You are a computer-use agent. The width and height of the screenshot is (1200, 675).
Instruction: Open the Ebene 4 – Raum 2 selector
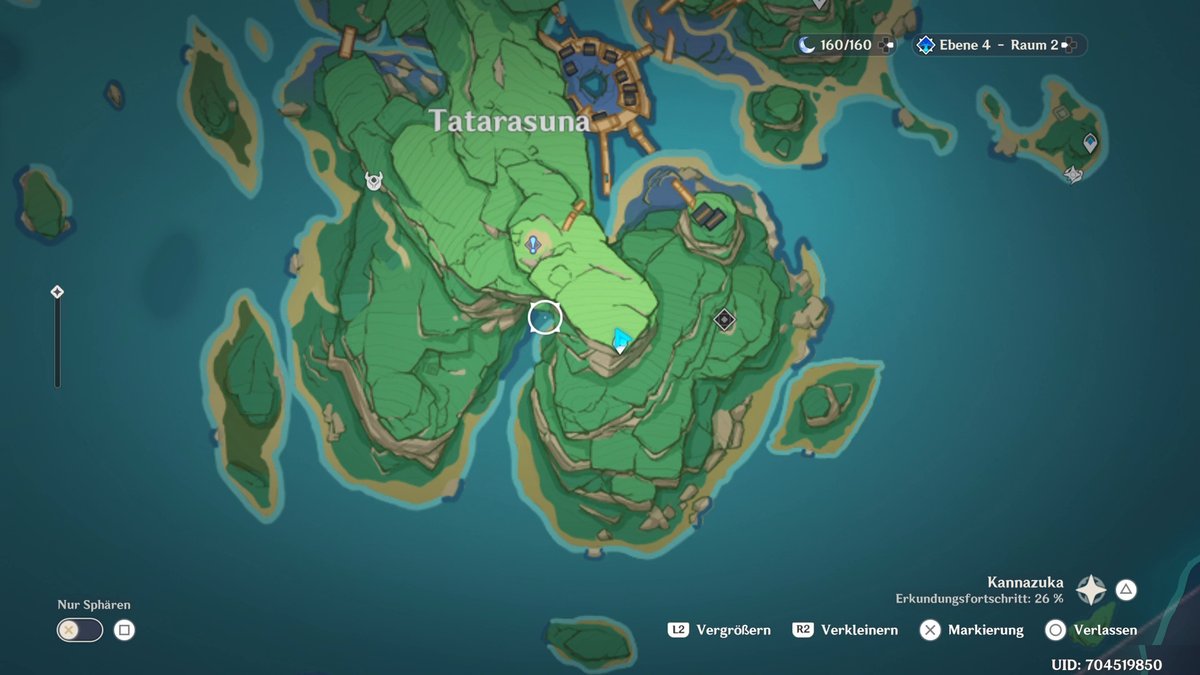(998, 45)
